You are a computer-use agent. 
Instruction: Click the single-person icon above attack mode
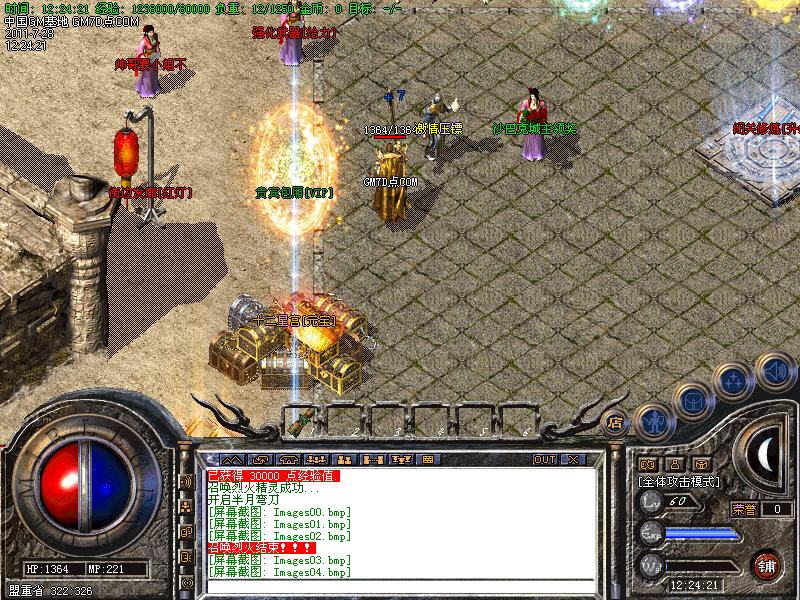click(x=675, y=464)
